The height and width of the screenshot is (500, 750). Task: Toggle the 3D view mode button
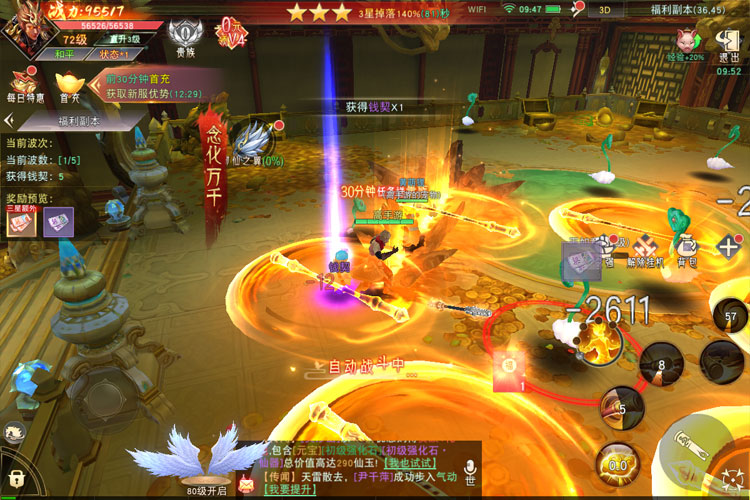605,9
